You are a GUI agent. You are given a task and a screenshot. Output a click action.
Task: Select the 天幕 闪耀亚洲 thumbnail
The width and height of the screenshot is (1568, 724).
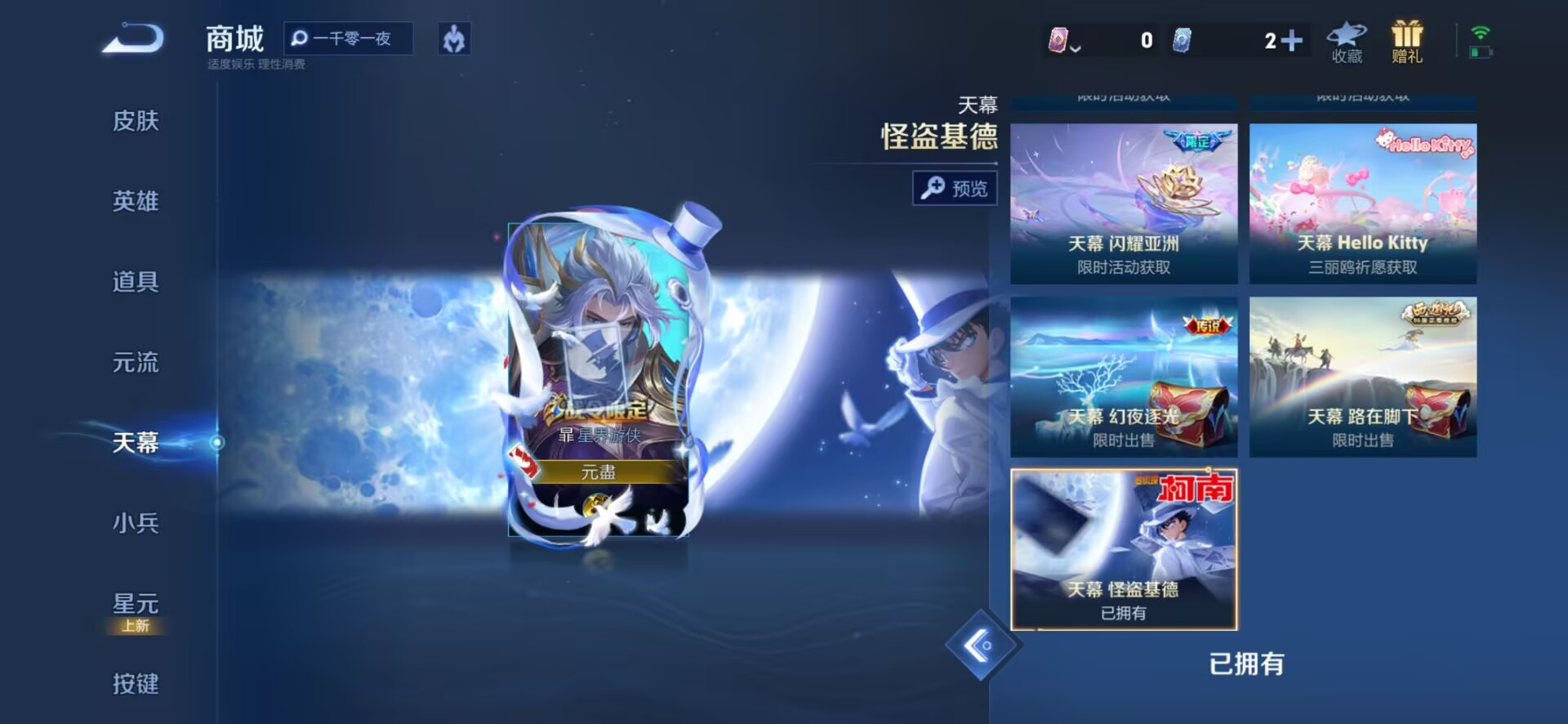[x=1124, y=203]
